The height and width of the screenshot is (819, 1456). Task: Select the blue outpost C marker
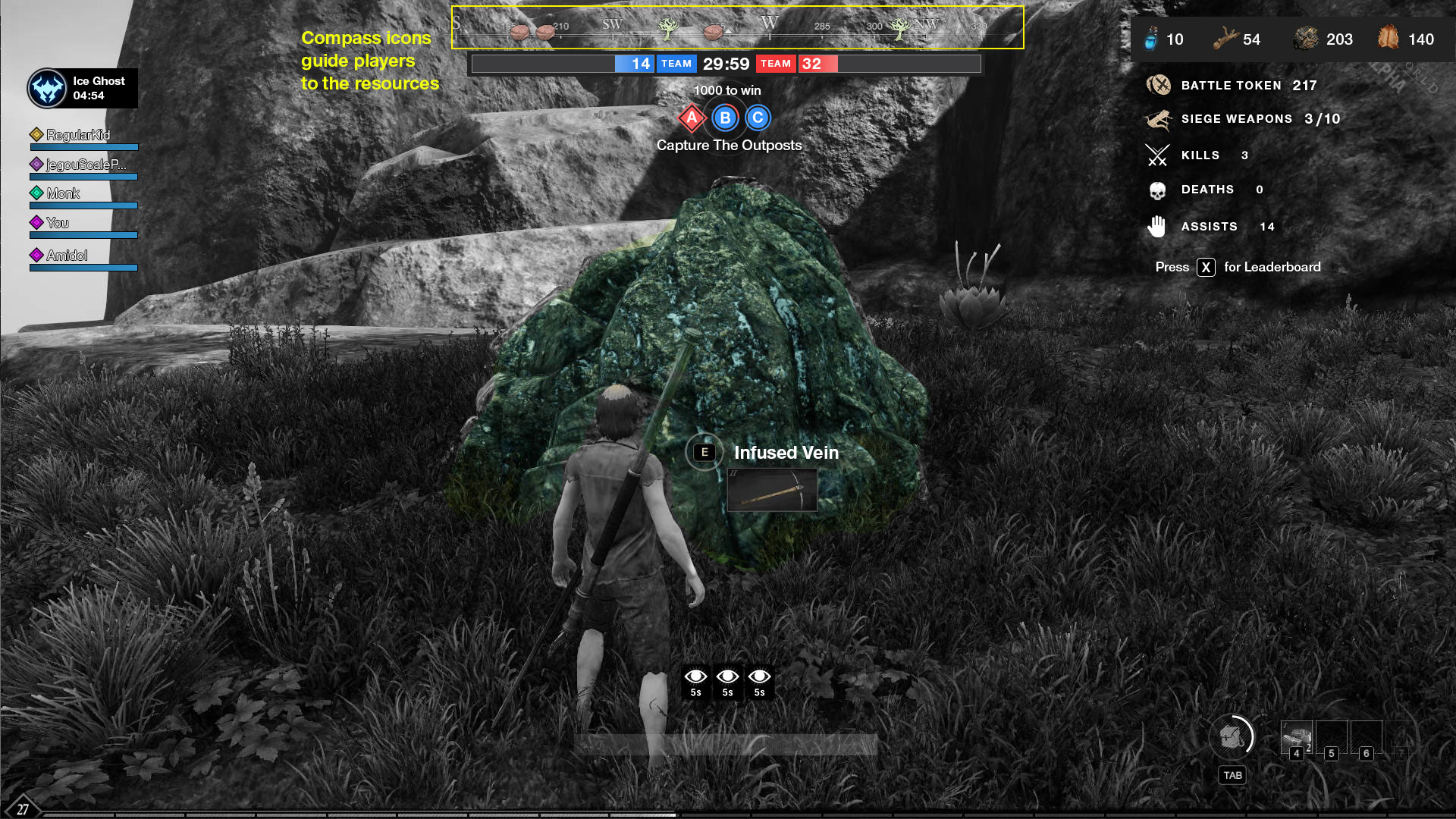758,118
